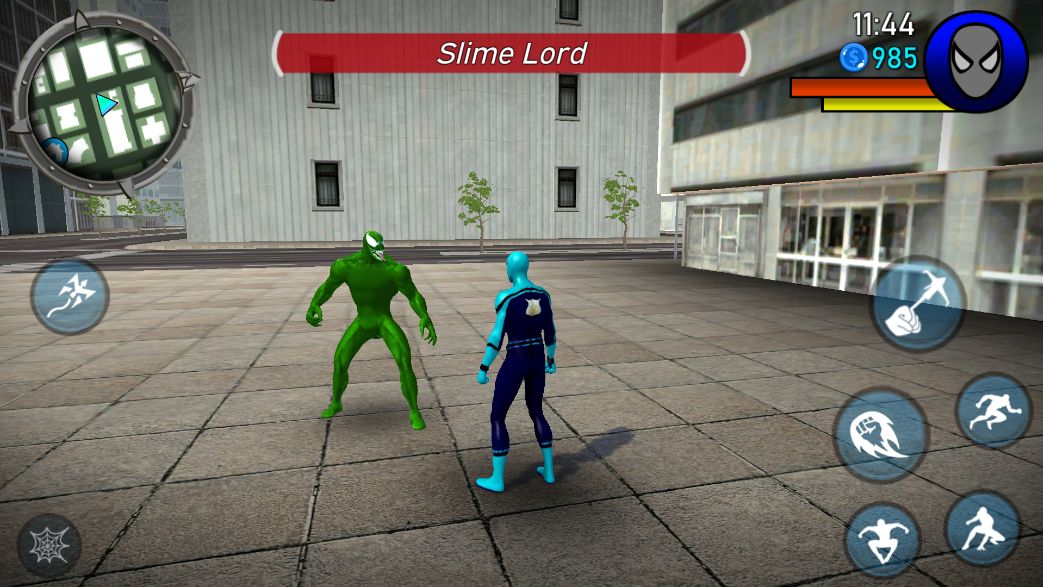Activate the web-shooting hand ability
Screen dimensions: 1043x587
(x=918, y=304)
